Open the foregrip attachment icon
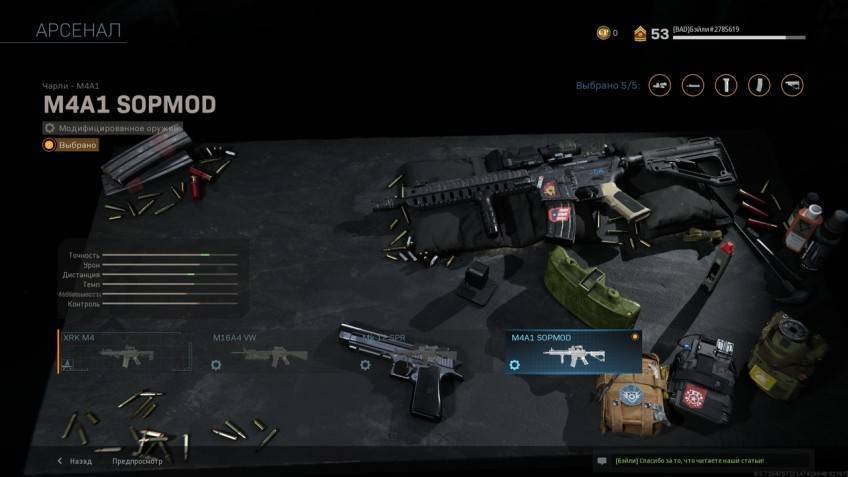This screenshot has height=477, width=848. 726,85
